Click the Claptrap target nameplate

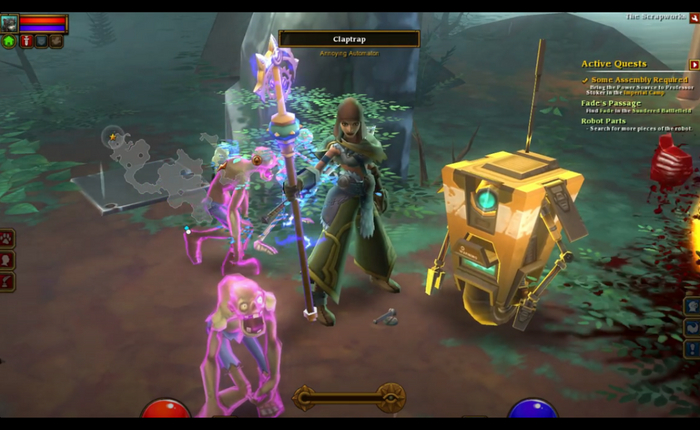349,39
